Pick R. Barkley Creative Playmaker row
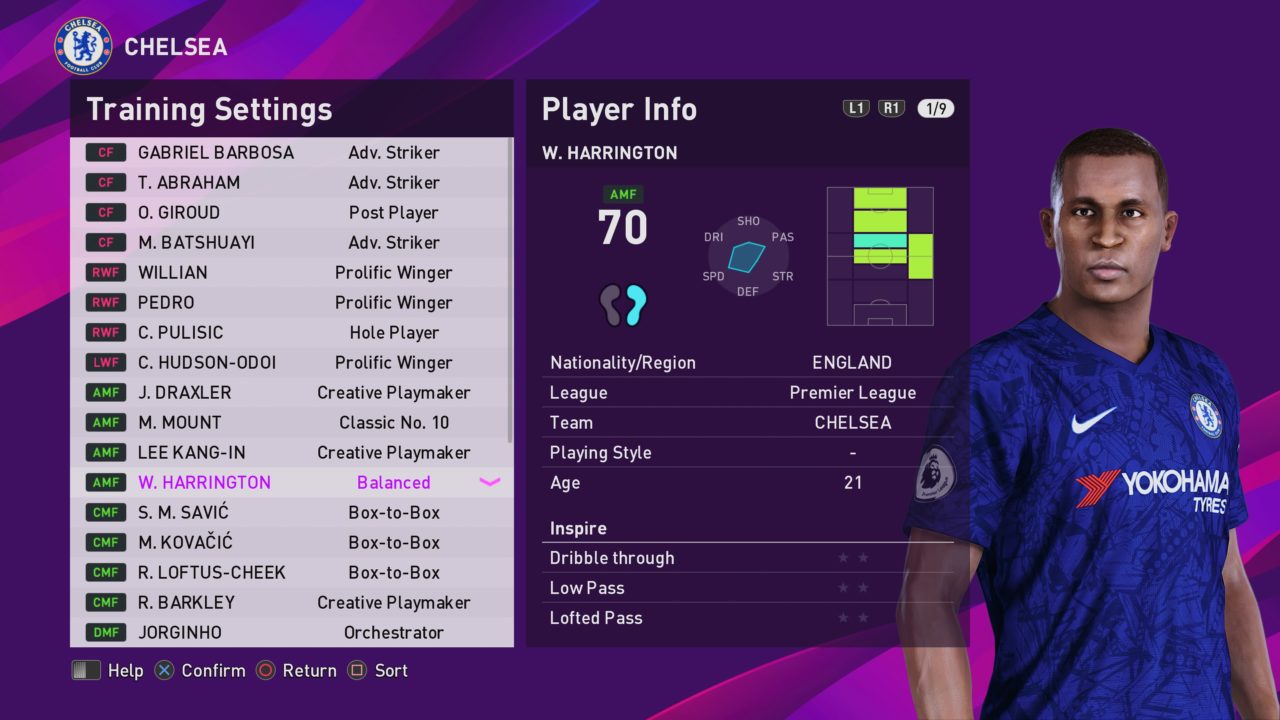The width and height of the screenshot is (1280, 720). click(x=290, y=603)
